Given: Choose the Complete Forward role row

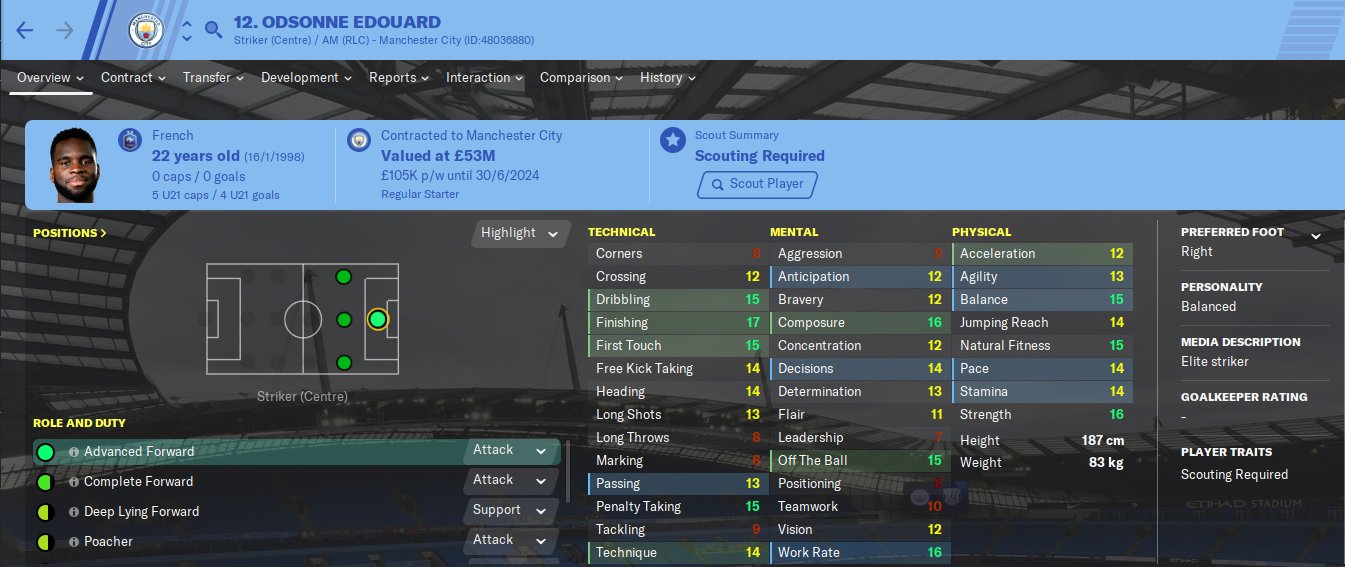Looking at the screenshot, I should (138, 482).
